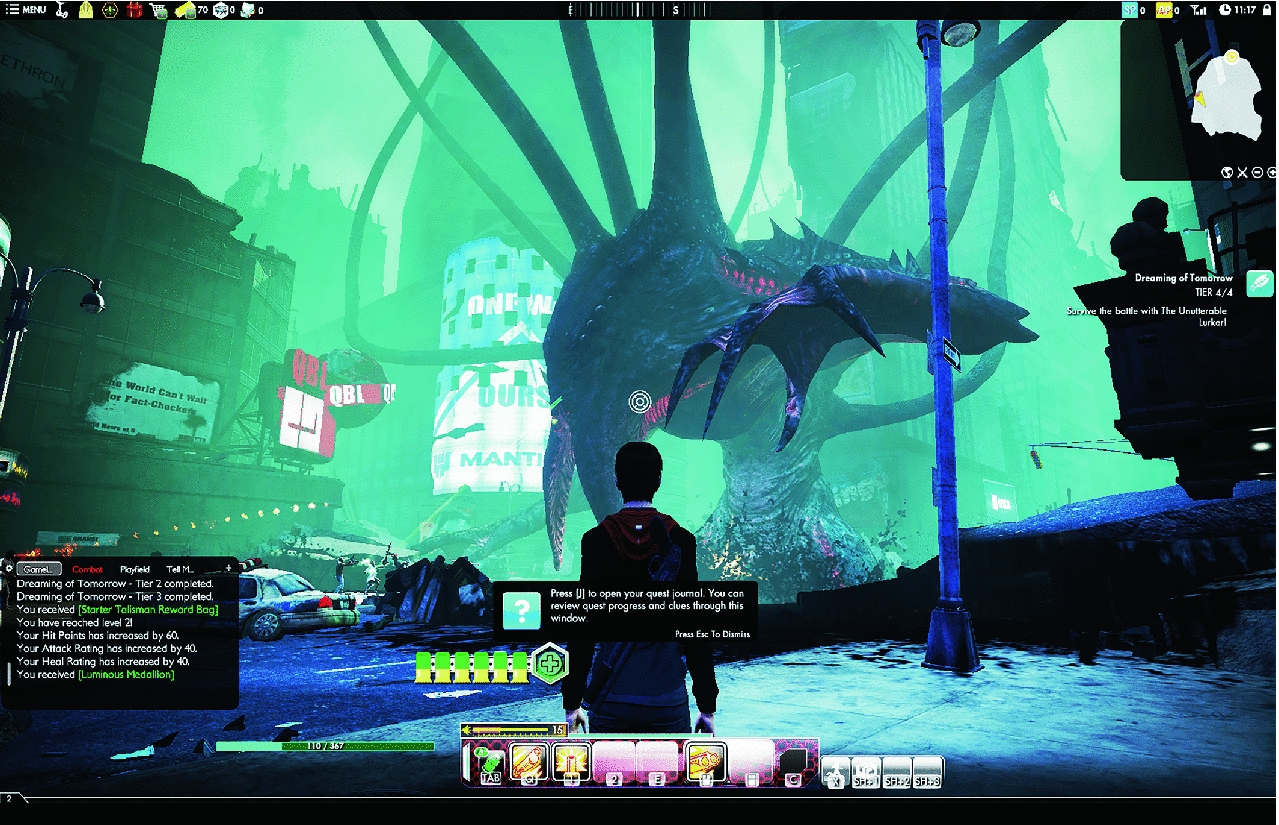Open the shopping cart store icon
Image resolution: width=1279 pixels, height=825 pixels.
[158, 10]
